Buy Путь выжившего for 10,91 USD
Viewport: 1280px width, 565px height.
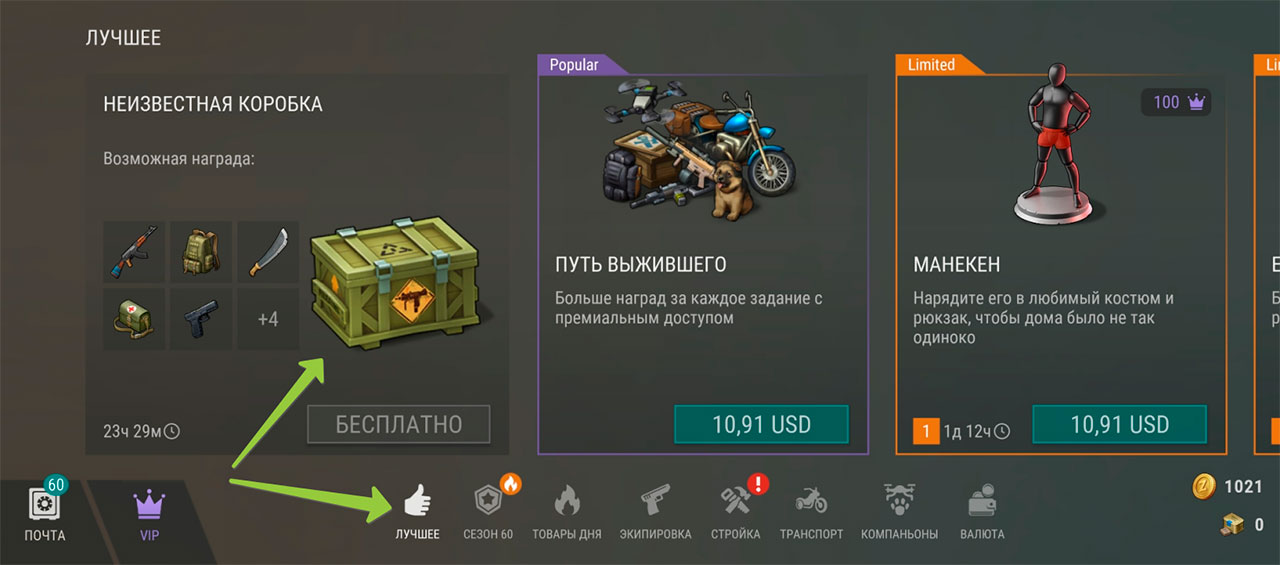click(x=761, y=424)
